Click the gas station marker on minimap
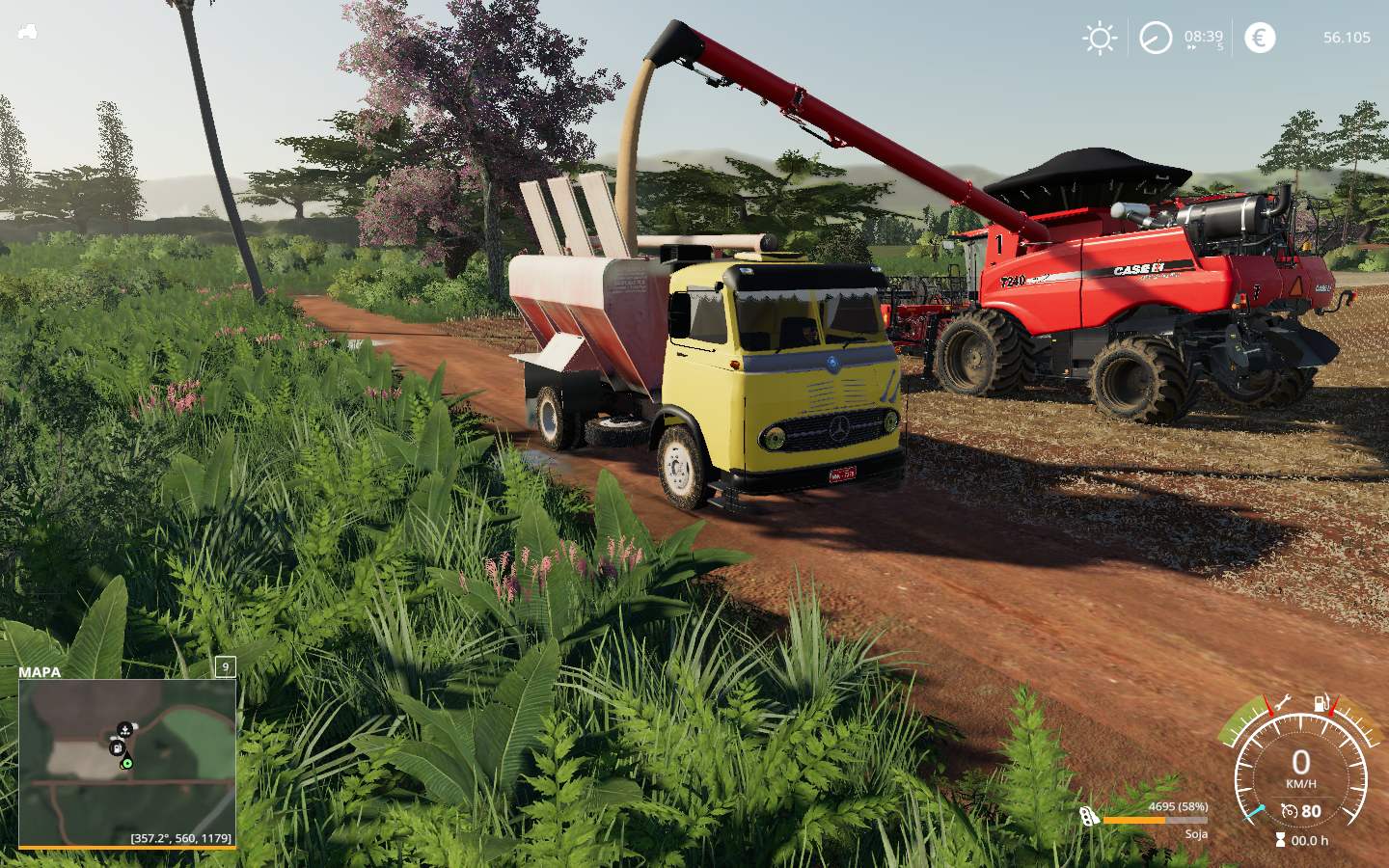 pos(116,748)
